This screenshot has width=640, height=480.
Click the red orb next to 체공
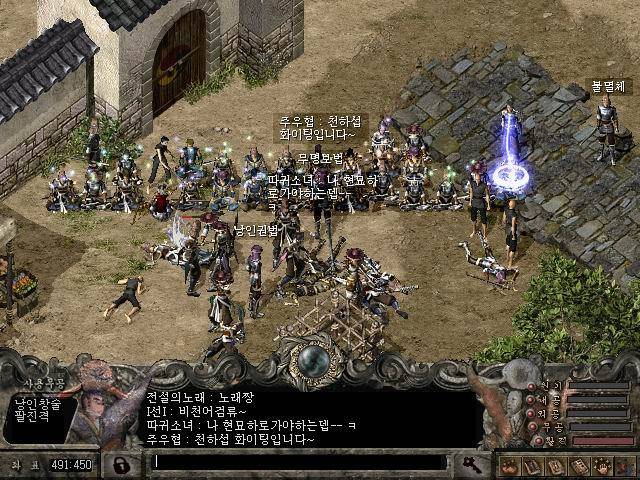point(530,399)
